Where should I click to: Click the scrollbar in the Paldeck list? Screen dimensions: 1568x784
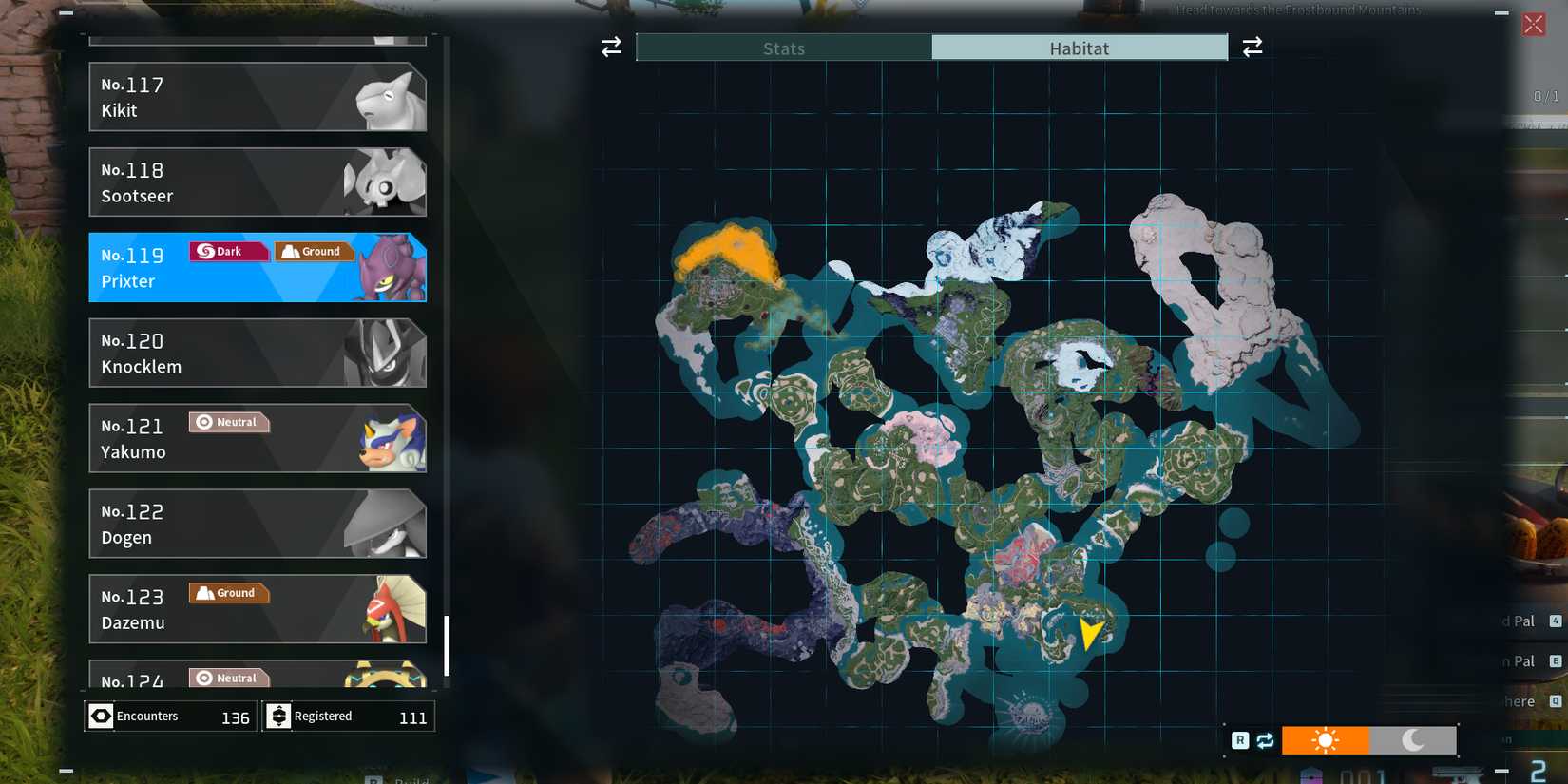coord(448,646)
